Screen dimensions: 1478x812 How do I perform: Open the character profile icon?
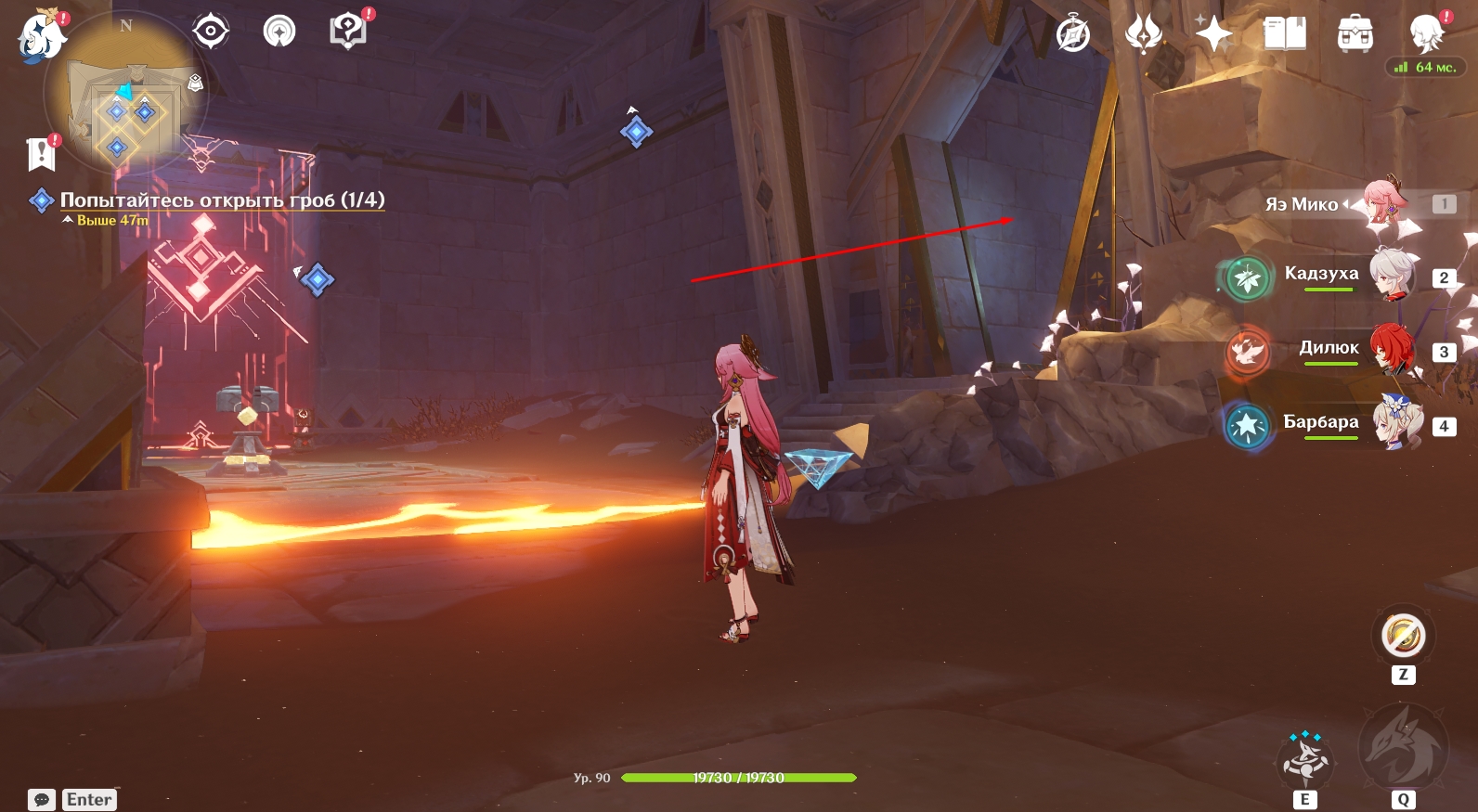tap(1426, 34)
